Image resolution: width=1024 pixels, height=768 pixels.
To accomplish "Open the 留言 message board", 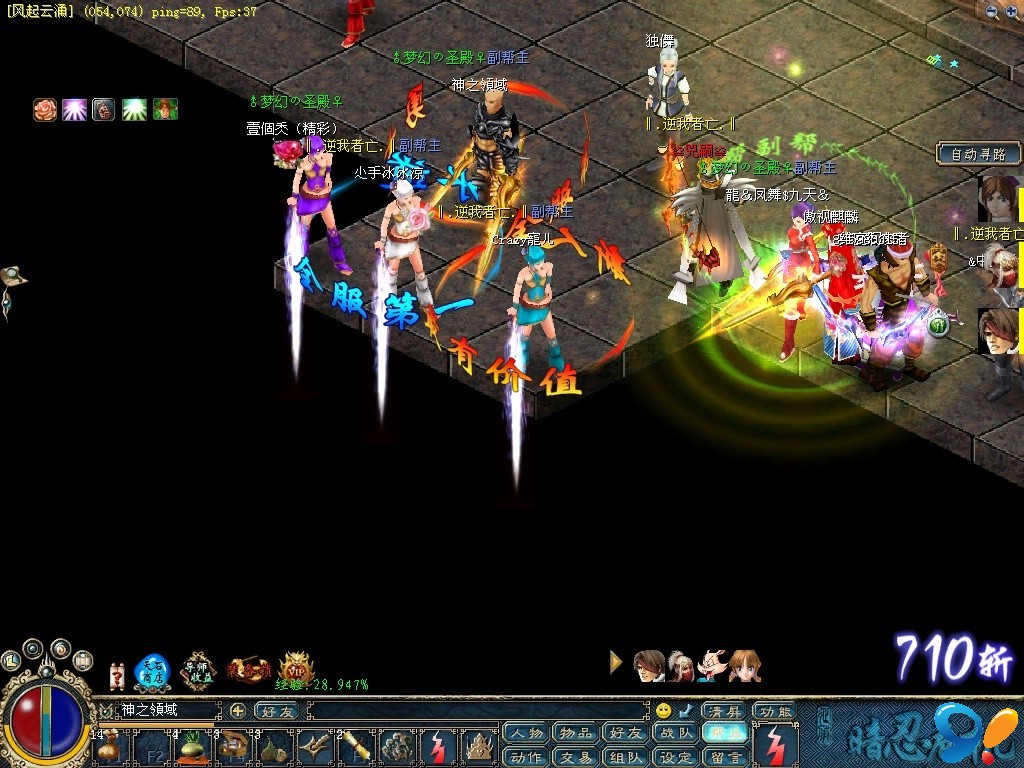I will click(725, 757).
